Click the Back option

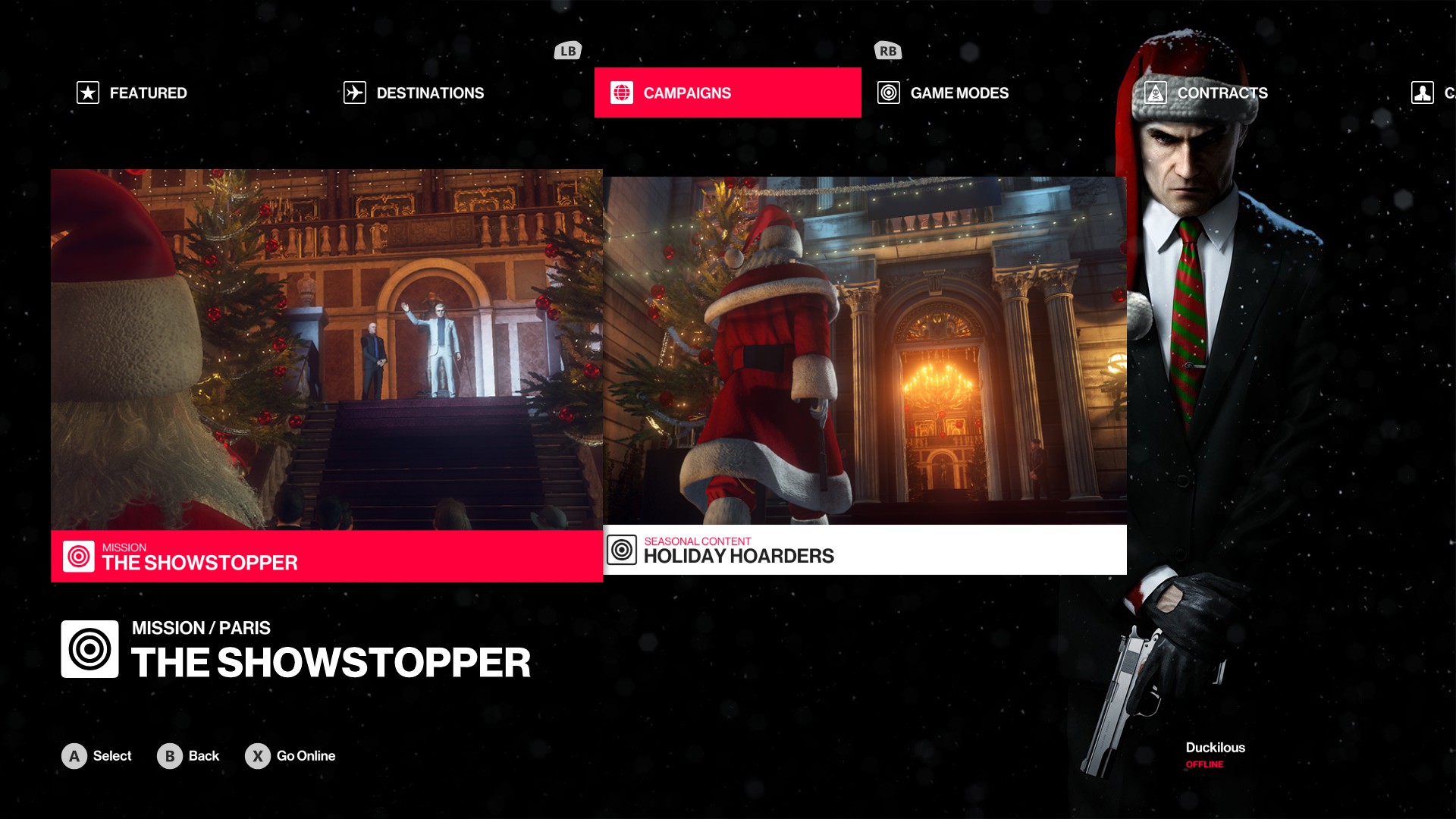(x=188, y=756)
